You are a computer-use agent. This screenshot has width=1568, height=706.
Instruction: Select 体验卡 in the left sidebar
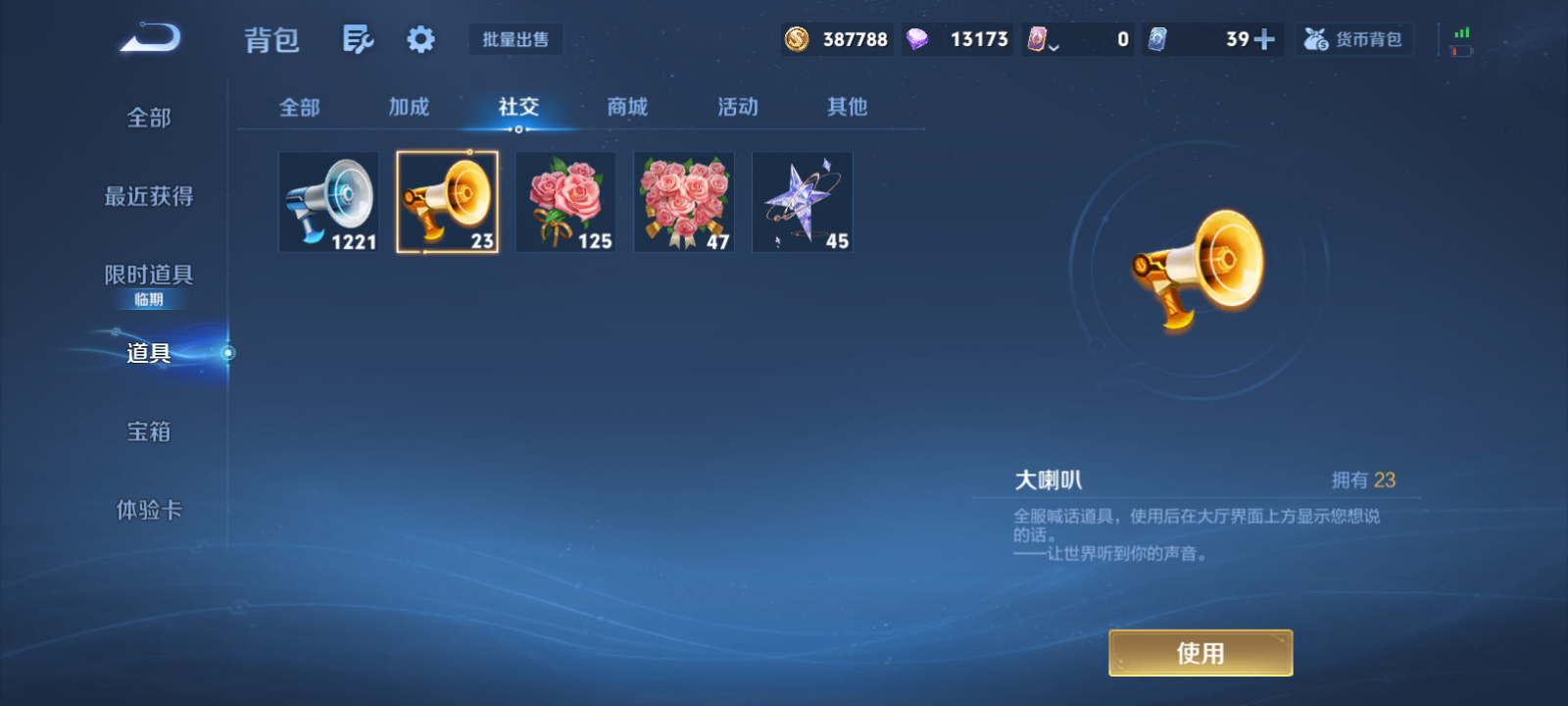(149, 510)
